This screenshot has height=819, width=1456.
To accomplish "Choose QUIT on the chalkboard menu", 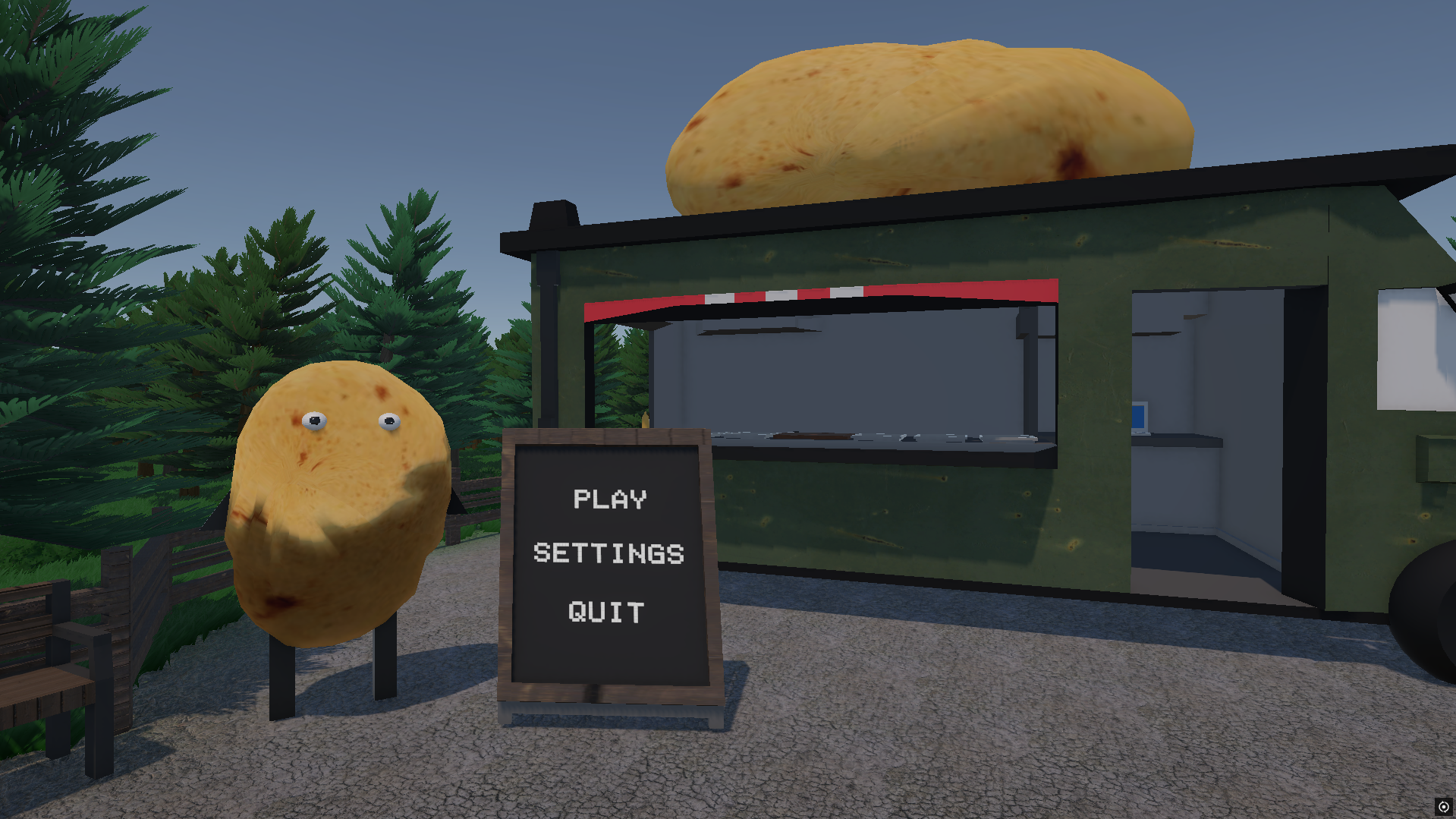I will pyautogui.click(x=606, y=612).
